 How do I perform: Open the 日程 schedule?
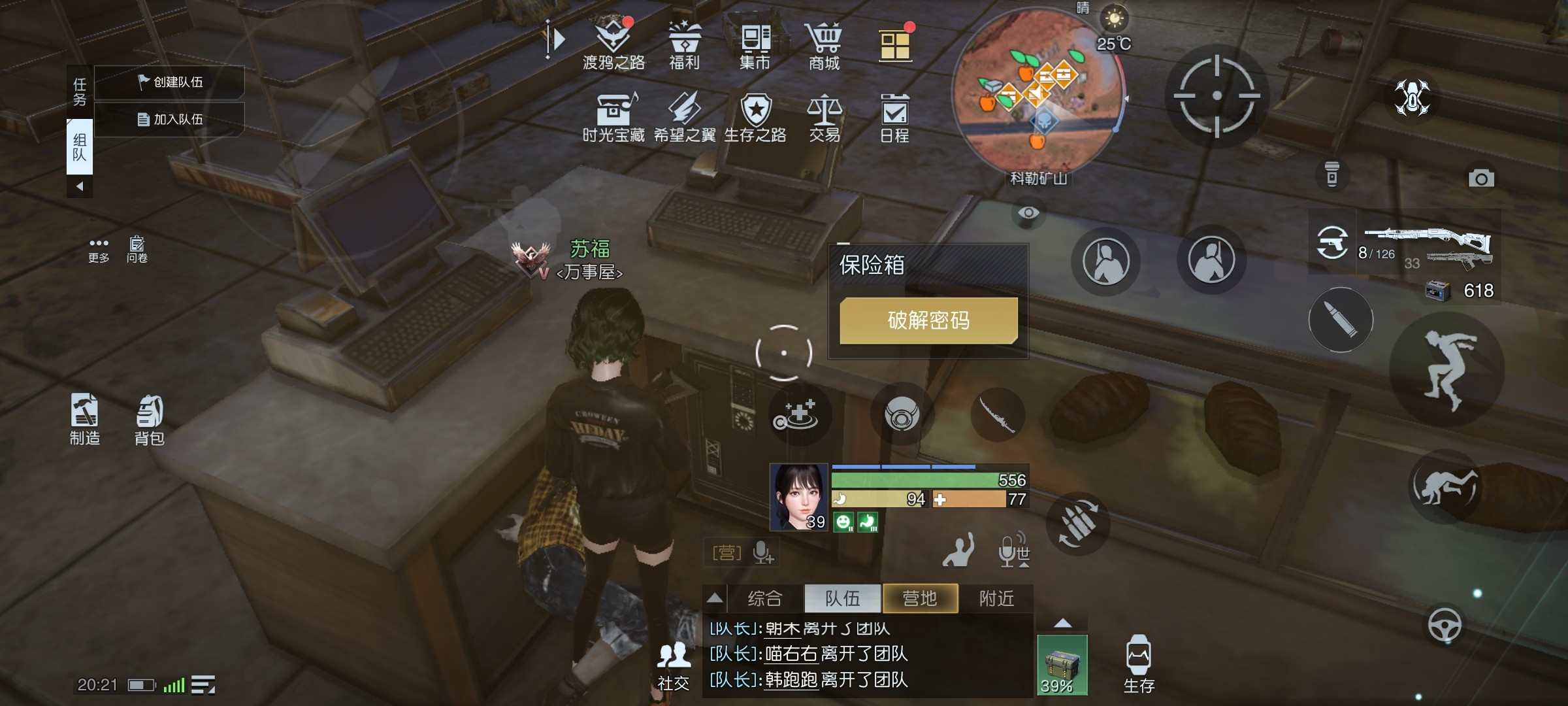894,116
